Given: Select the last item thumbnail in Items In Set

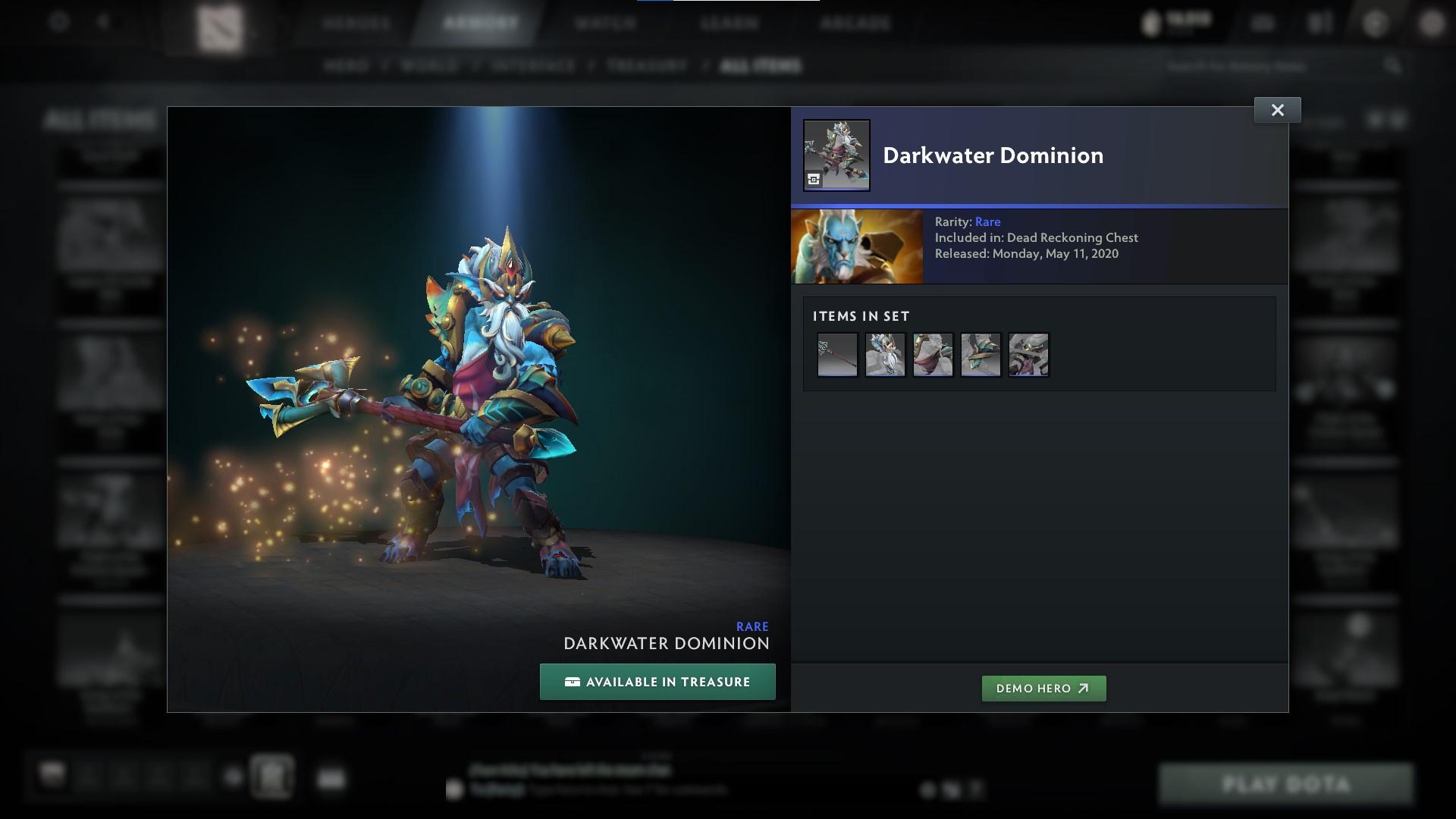Looking at the screenshot, I should click(x=1028, y=354).
